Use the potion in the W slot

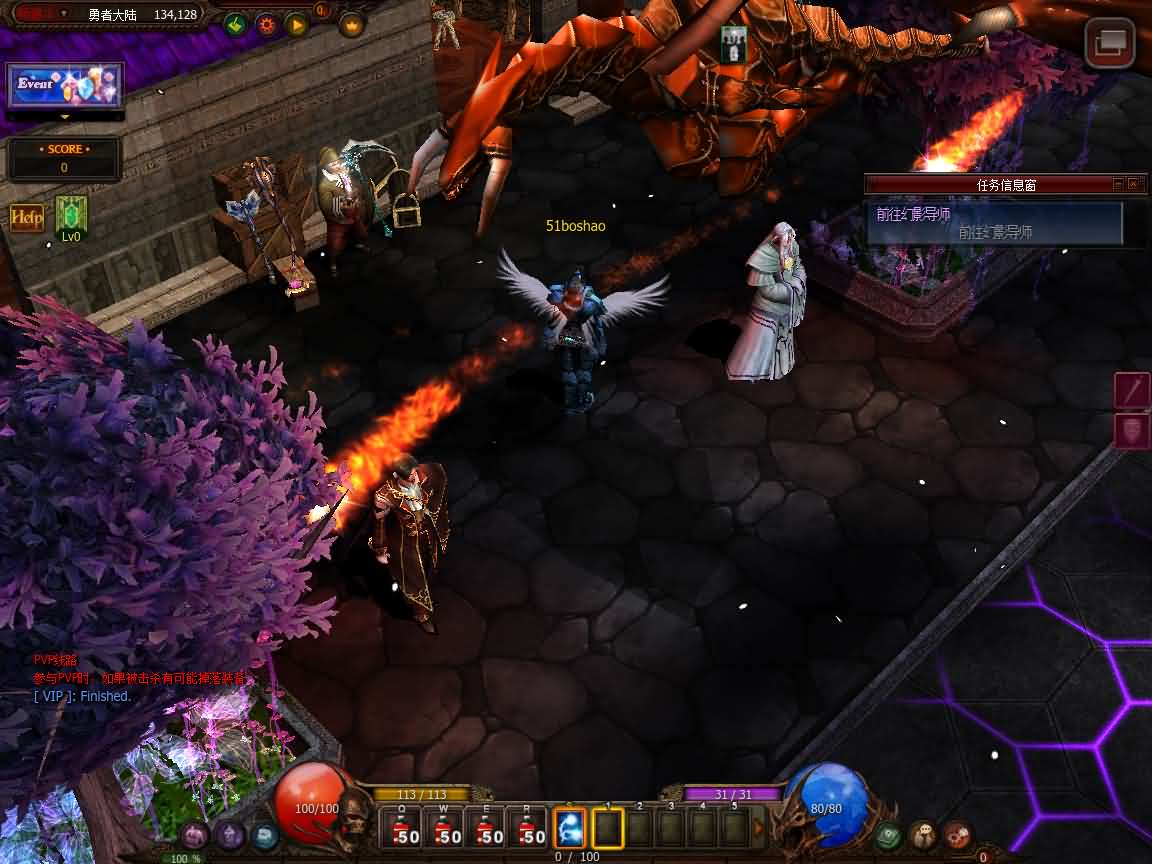447,829
